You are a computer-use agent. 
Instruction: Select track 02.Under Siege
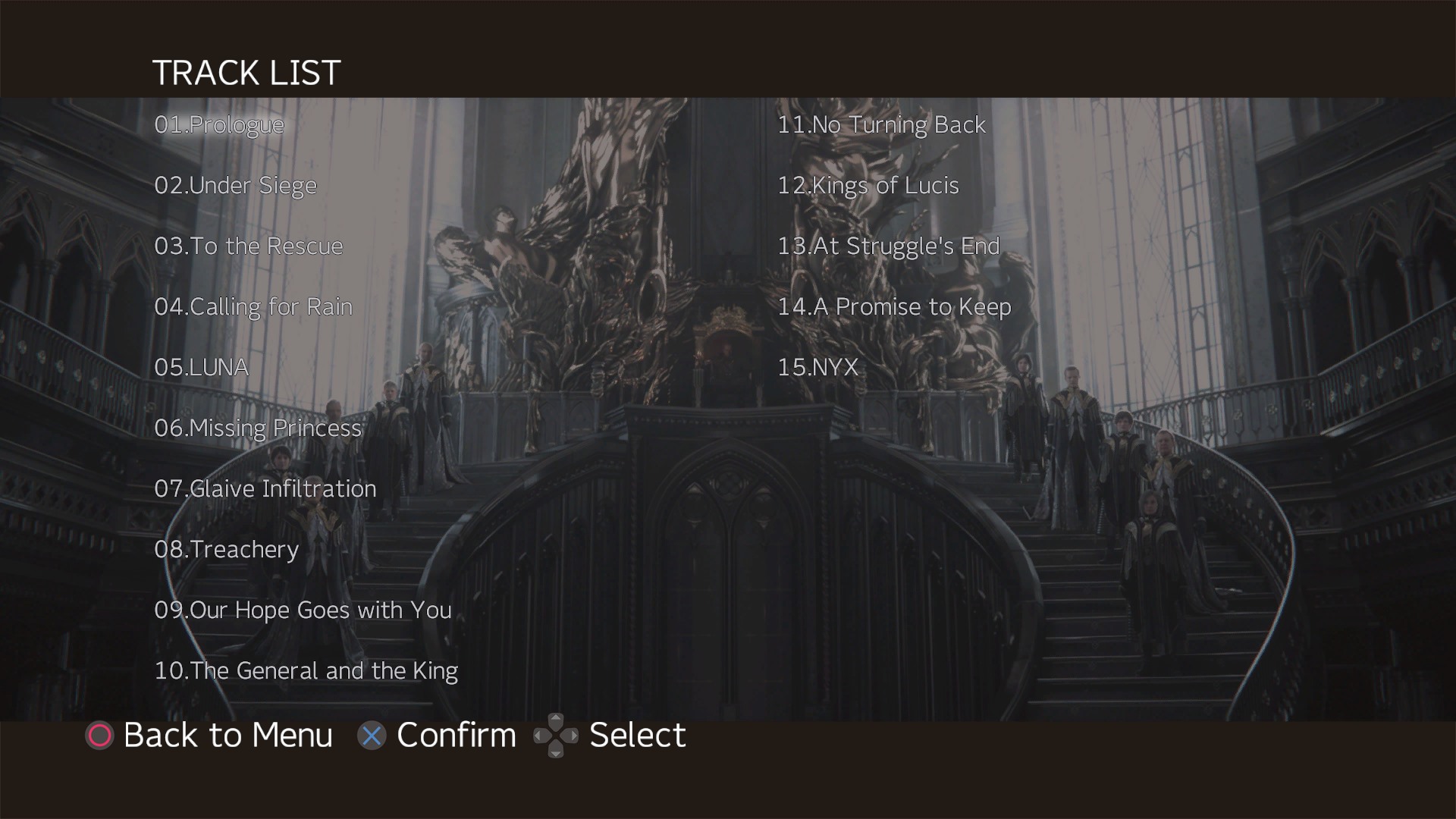click(235, 185)
